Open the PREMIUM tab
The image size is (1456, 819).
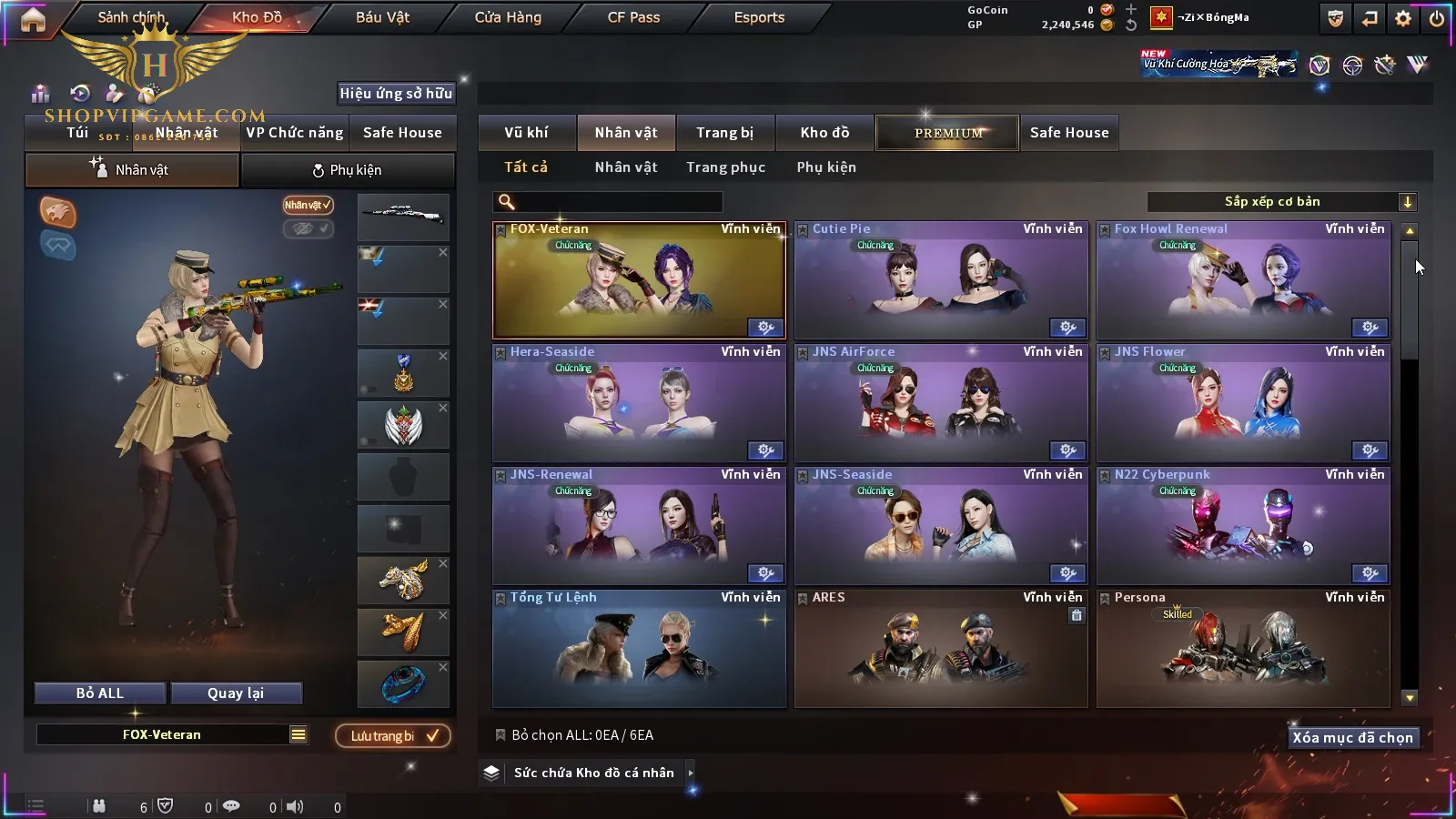coord(948,133)
